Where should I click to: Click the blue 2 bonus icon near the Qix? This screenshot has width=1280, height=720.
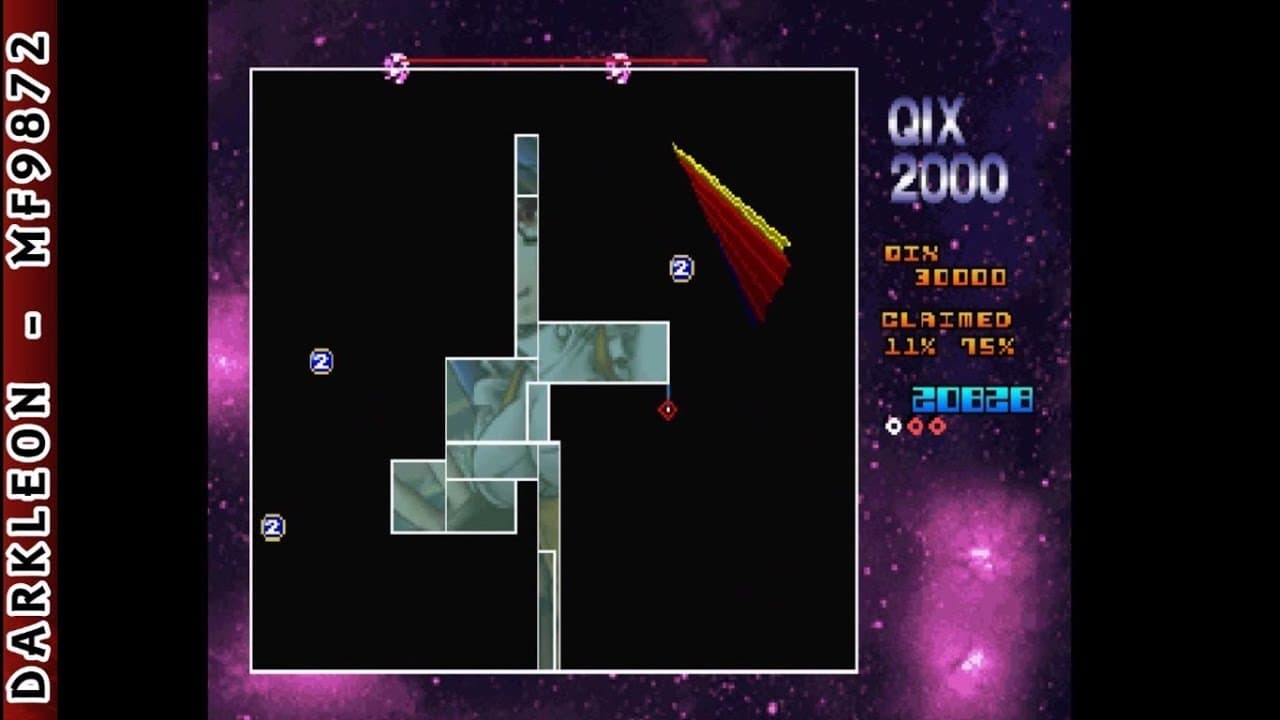(x=681, y=267)
